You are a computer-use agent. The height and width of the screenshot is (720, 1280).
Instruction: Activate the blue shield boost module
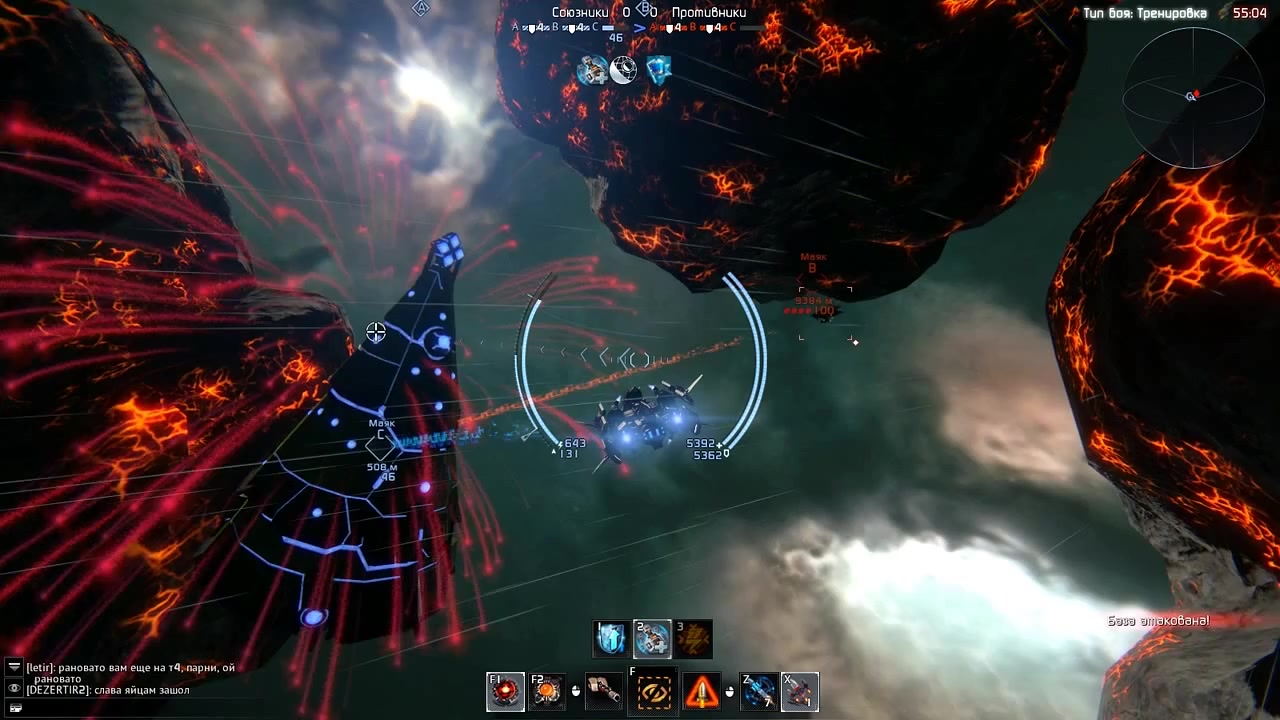point(611,639)
